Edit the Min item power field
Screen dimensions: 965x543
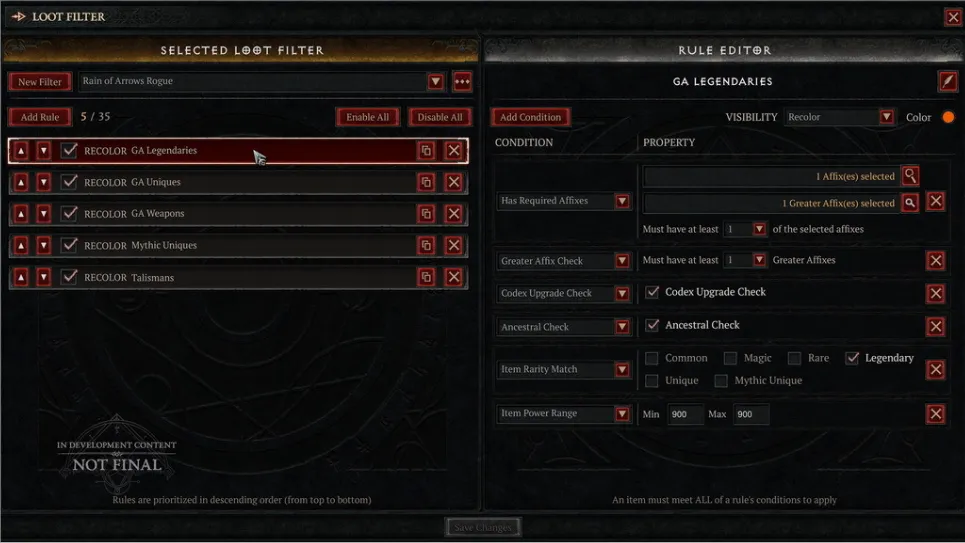pos(685,414)
